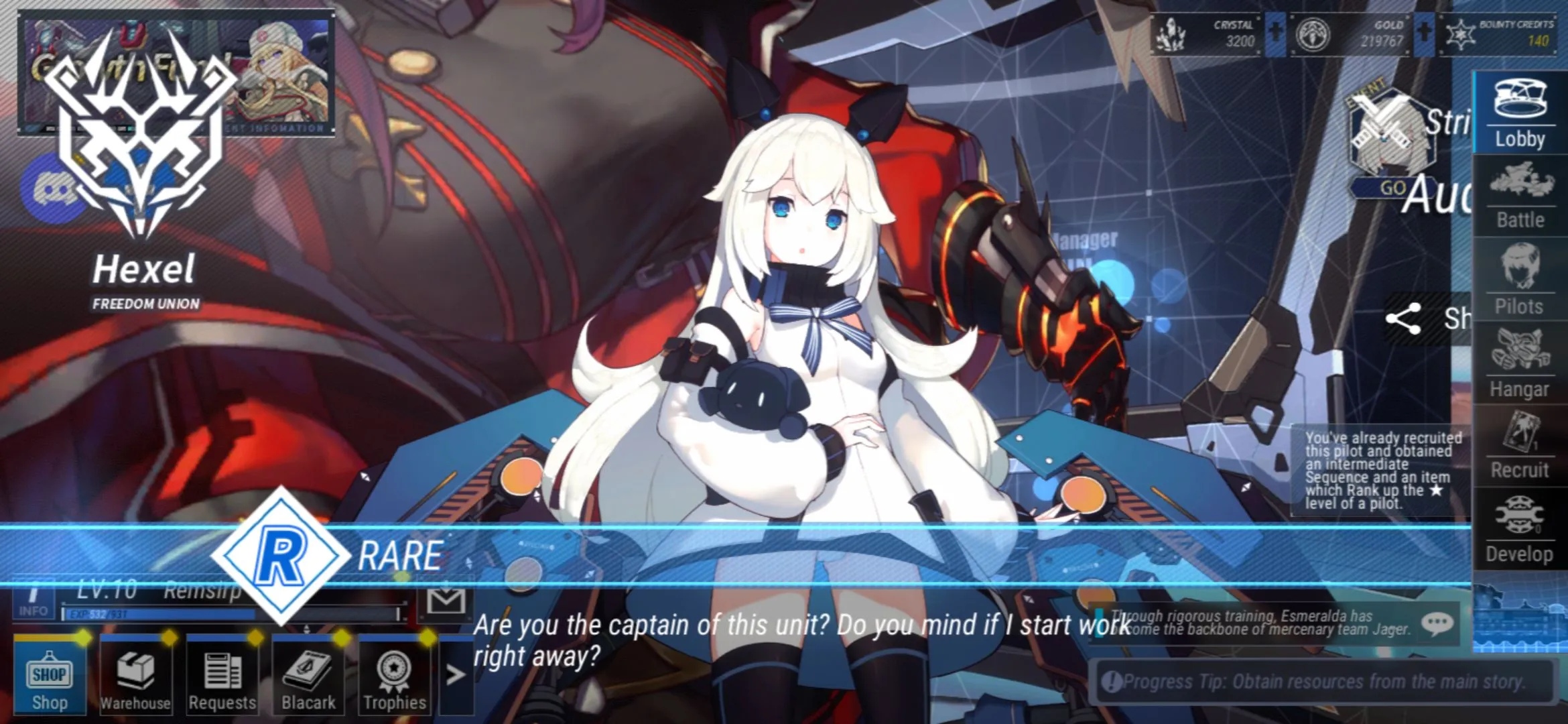The height and width of the screenshot is (724, 1568).
Task: Switch to the Develop tab
Action: [1520, 530]
